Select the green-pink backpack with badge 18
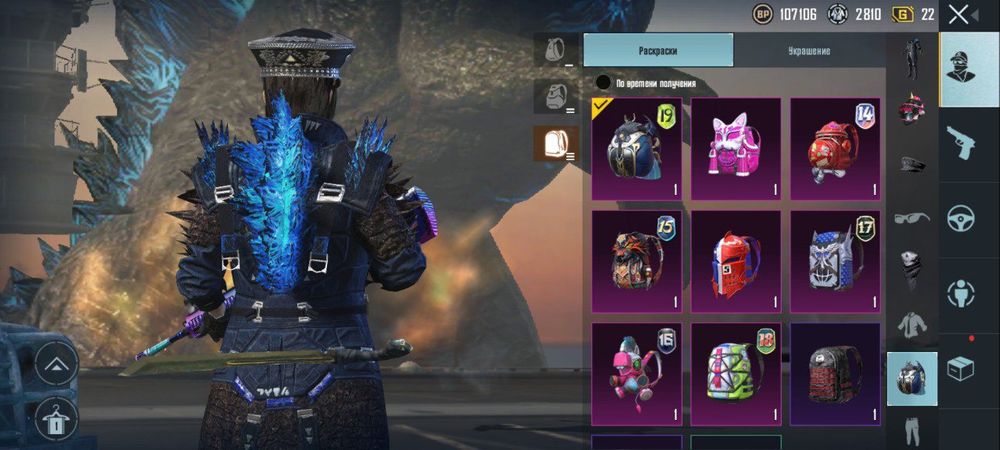Image resolution: width=1000 pixels, height=450 pixels. point(735,372)
